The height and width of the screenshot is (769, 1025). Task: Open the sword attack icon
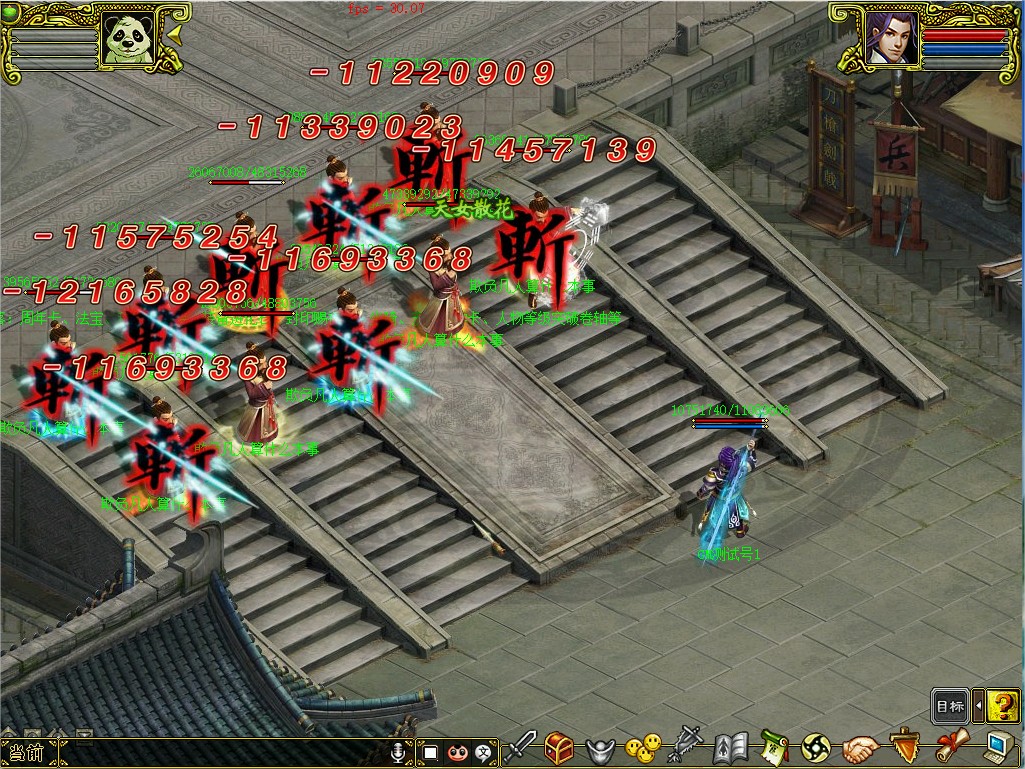click(520, 746)
